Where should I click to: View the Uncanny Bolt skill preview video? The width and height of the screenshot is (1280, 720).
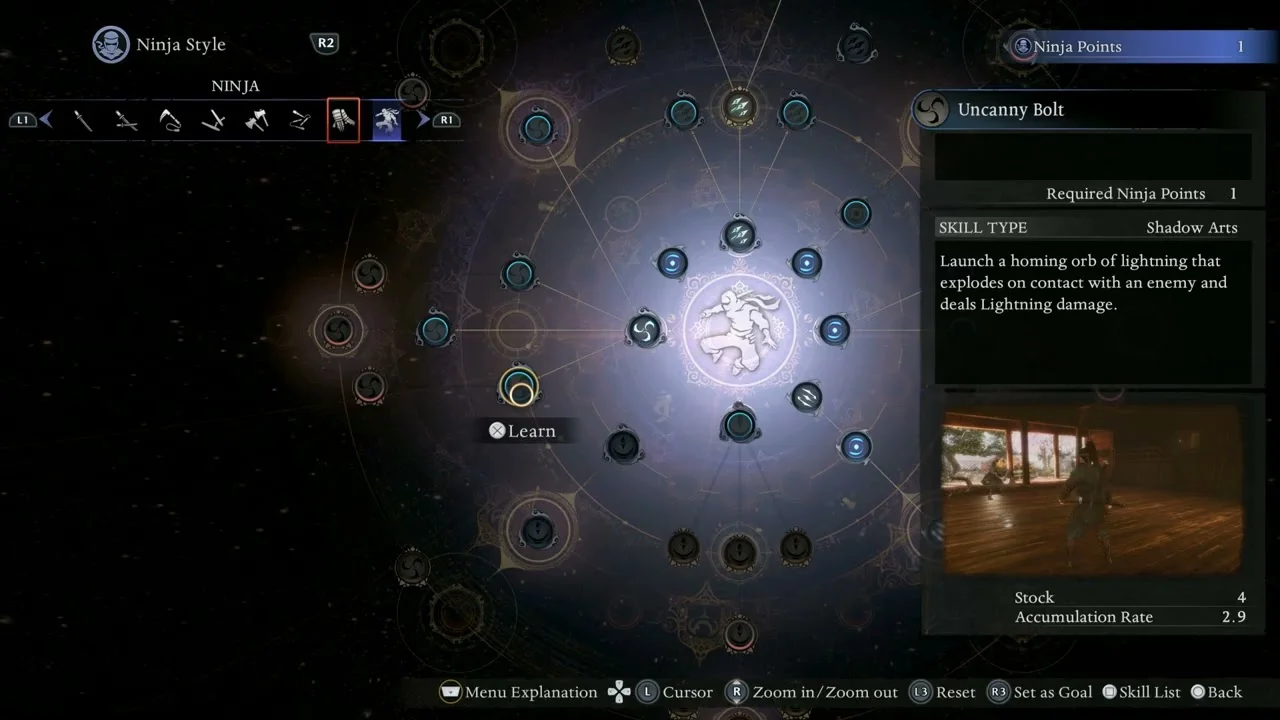point(1092,490)
